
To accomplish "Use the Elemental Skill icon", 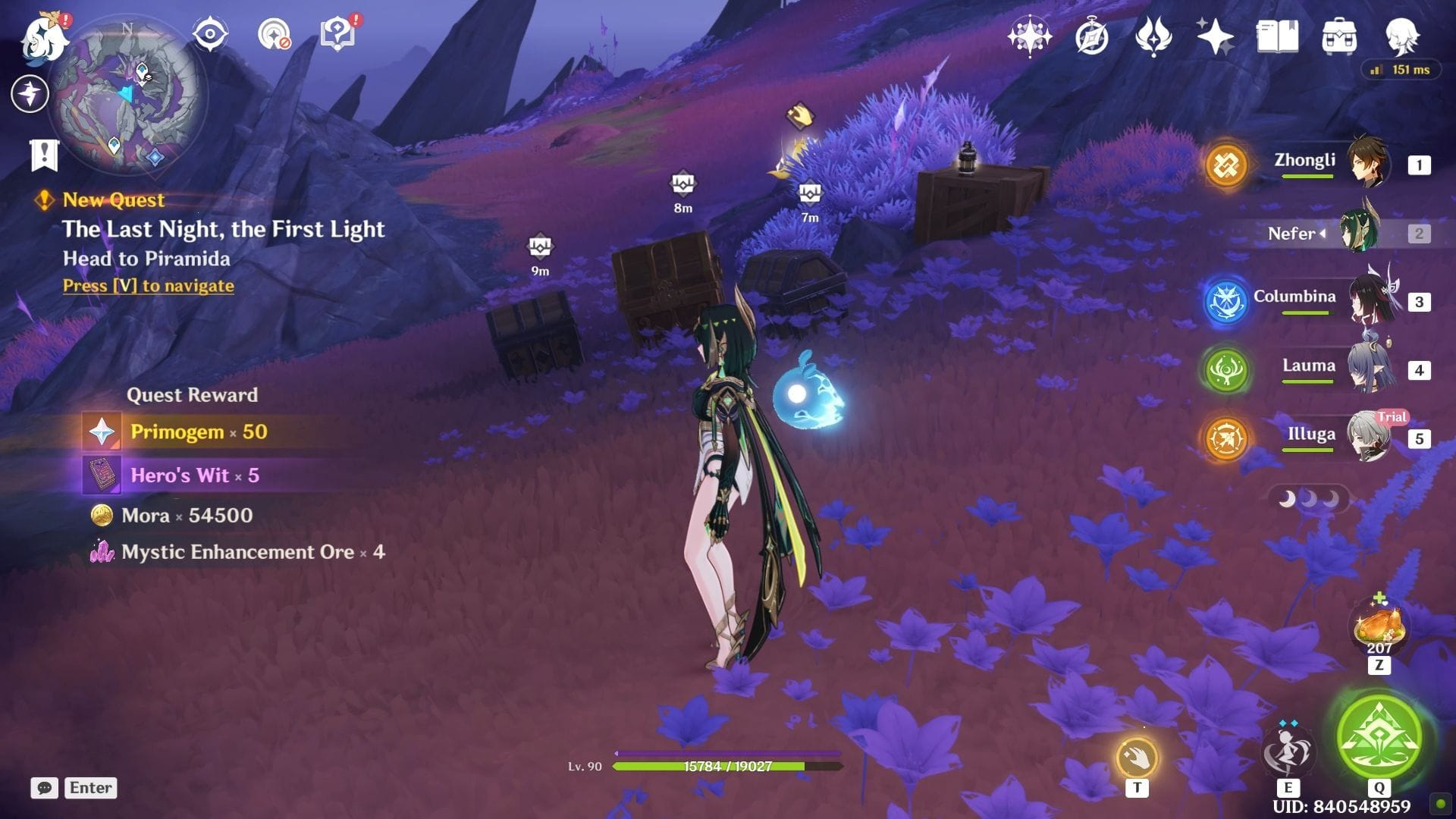I will tap(1287, 751).
